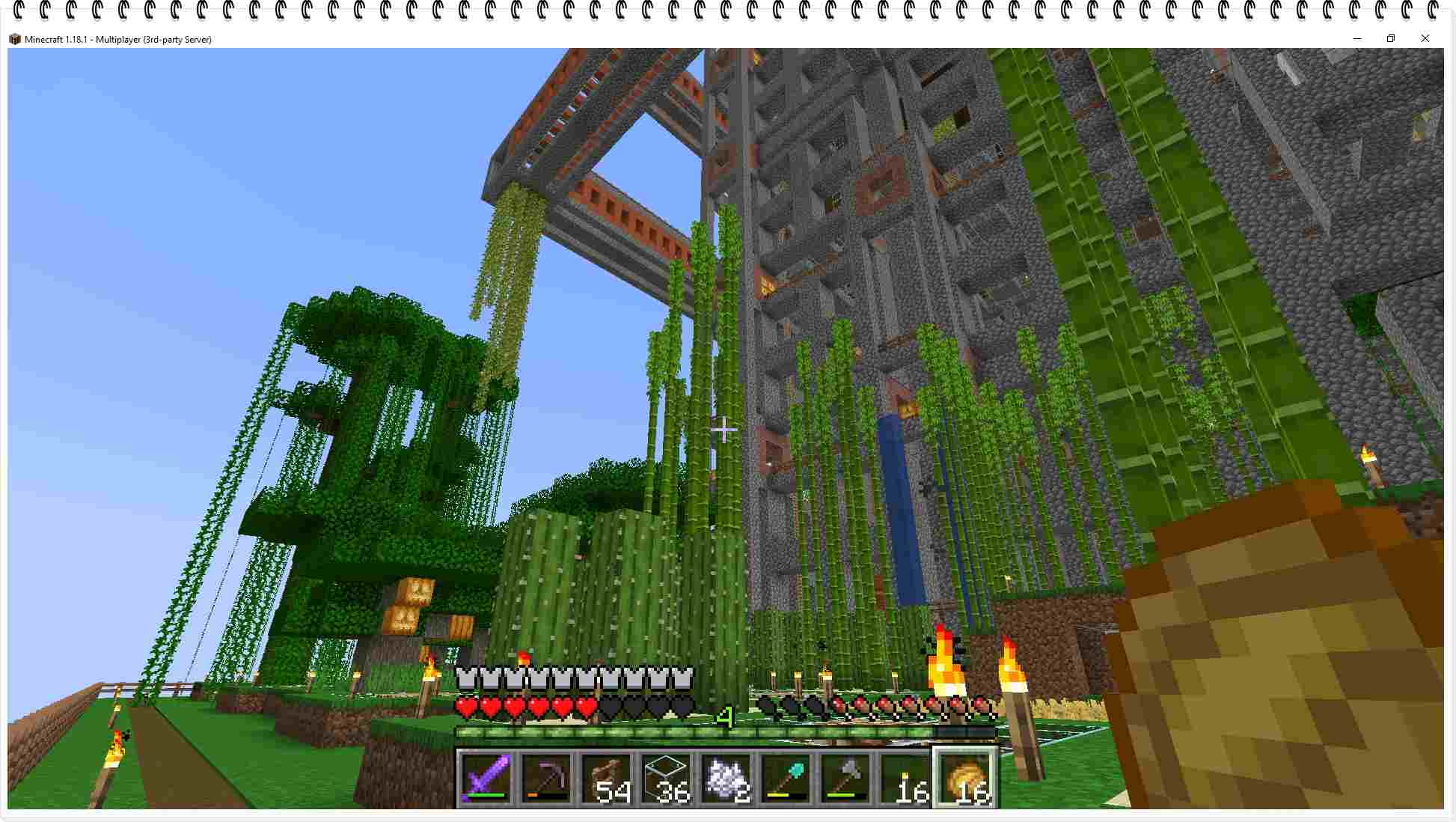Select the enchanted purple sword in hotbar
Image resolution: width=1456 pixels, height=822 pixels.
point(485,779)
